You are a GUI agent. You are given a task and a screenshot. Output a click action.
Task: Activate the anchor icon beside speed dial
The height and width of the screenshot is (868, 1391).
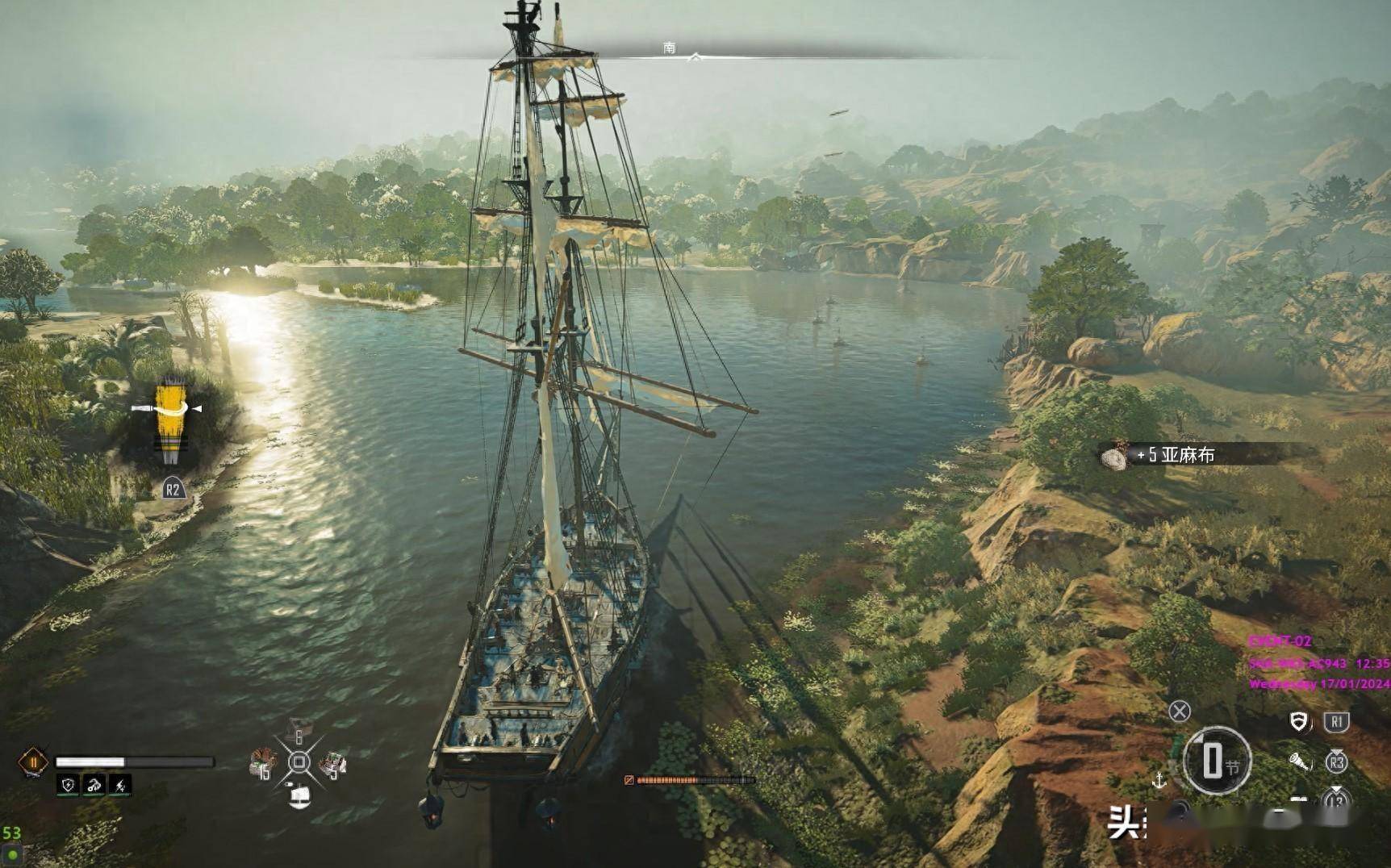click(x=1159, y=780)
